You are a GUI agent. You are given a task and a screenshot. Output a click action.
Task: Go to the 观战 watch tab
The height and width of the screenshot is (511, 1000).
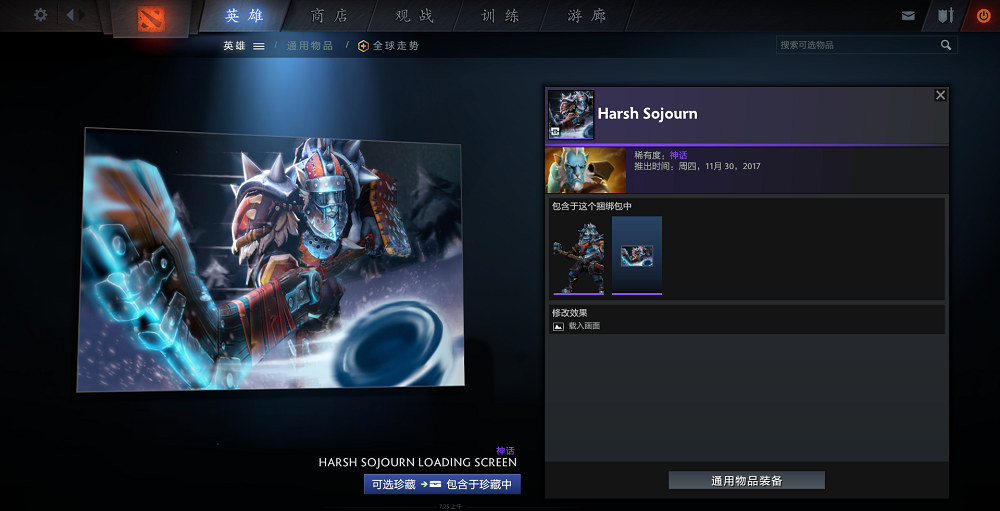click(x=415, y=16)
